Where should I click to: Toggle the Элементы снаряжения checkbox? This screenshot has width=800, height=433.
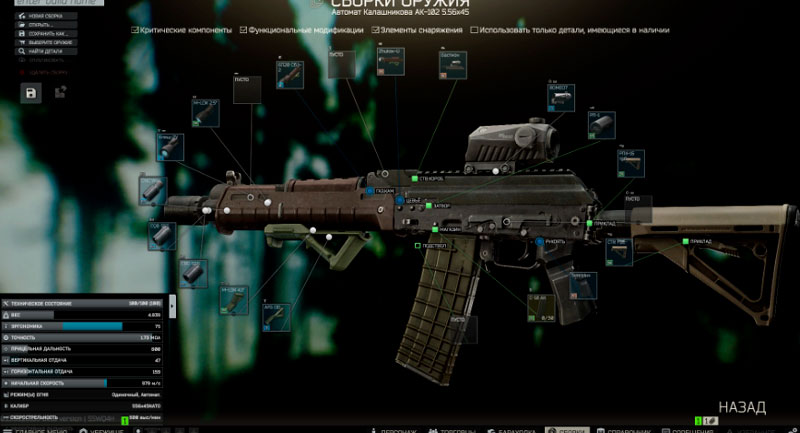pyautogui.click(x=374, y=30)
